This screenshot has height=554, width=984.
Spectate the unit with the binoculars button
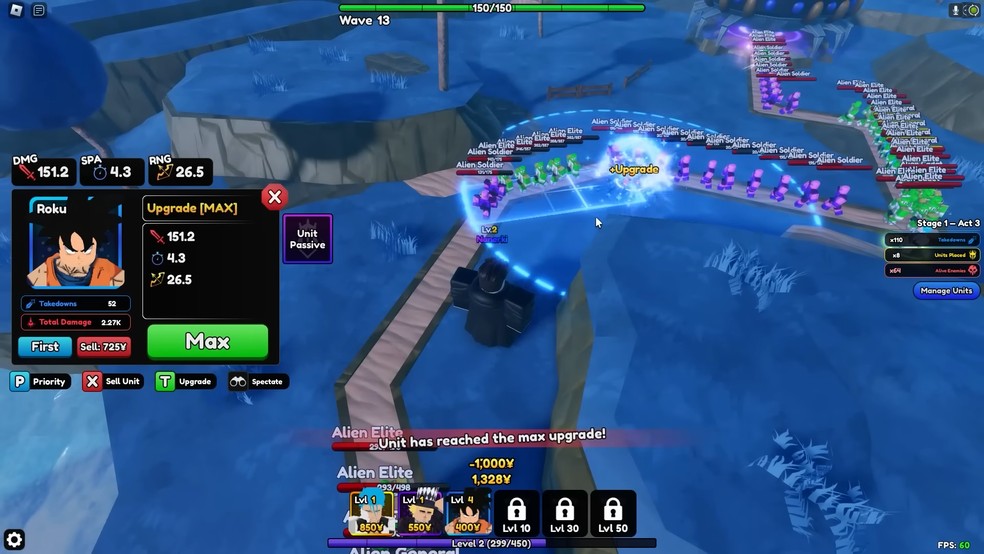pyautogui.click(x=258, y=381)
